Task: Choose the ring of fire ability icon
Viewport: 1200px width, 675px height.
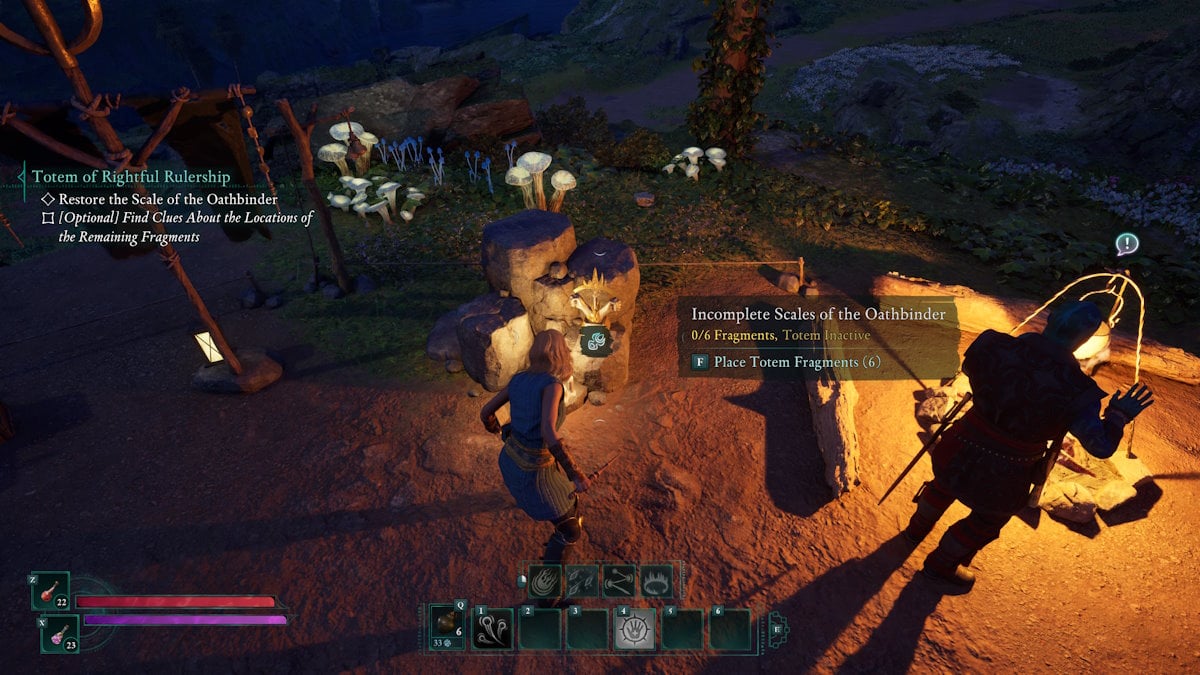Action: pyautogui.click(x=656, y=581)
